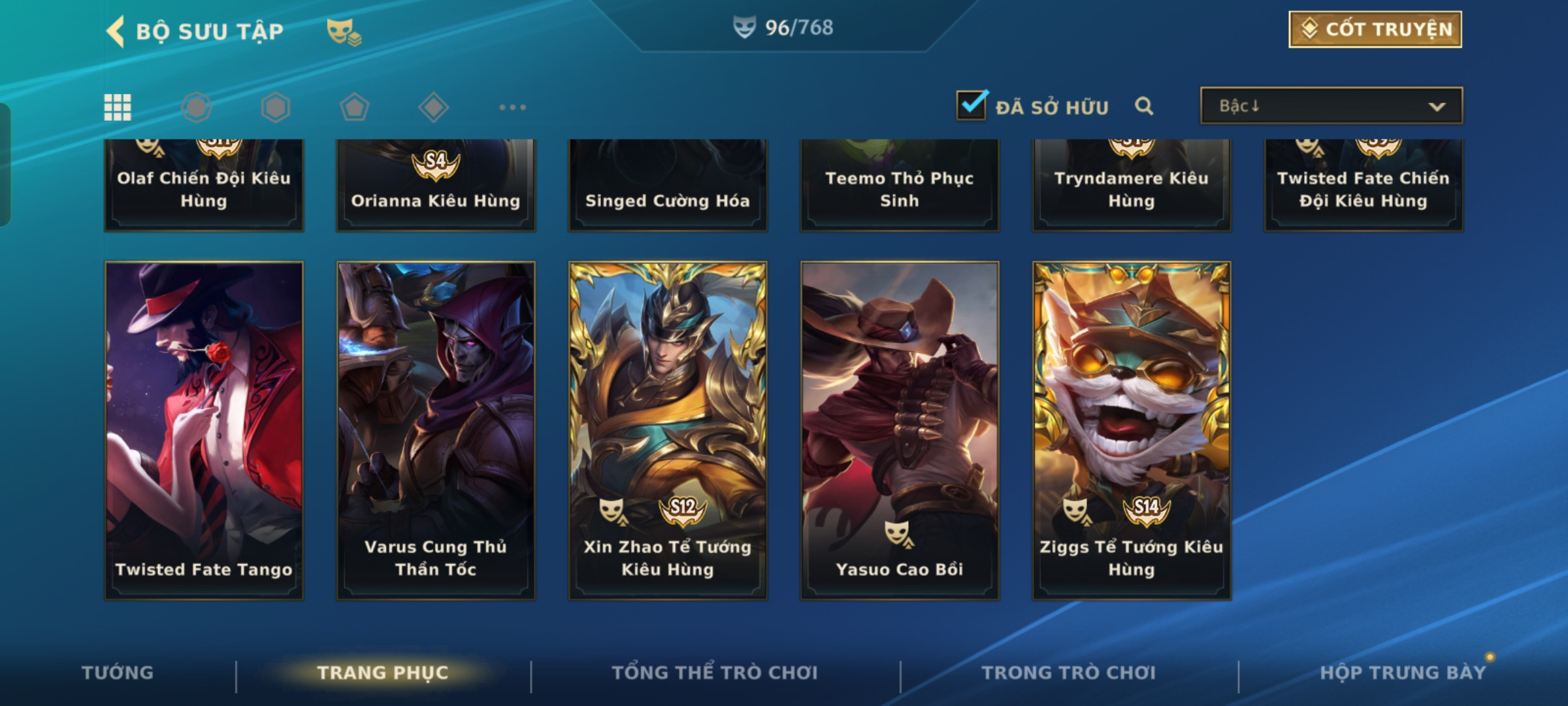Viewport: 1568px width, 706px height.
Task: Select Varus Cung Thủ Thần Tốc skin
Action: click(x=436, y=430)
